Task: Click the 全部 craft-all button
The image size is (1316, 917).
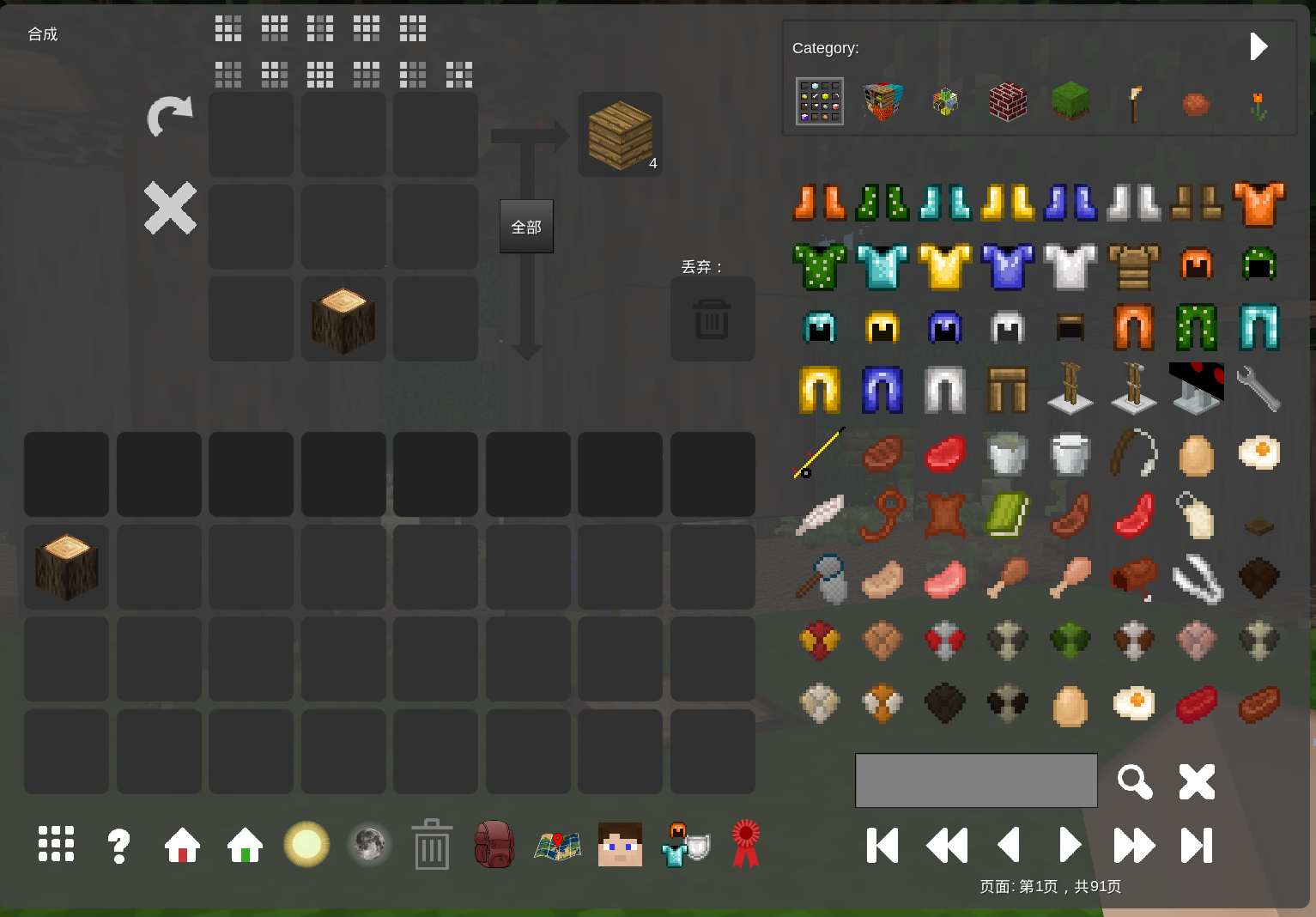Action: point(526,227)
